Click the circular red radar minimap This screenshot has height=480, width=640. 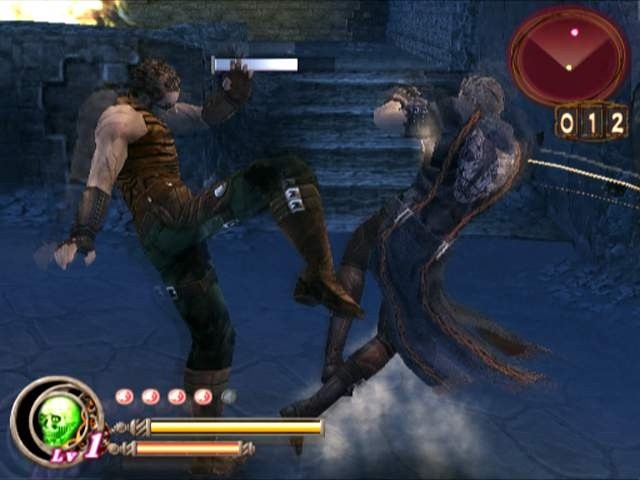tap(568, 54)
